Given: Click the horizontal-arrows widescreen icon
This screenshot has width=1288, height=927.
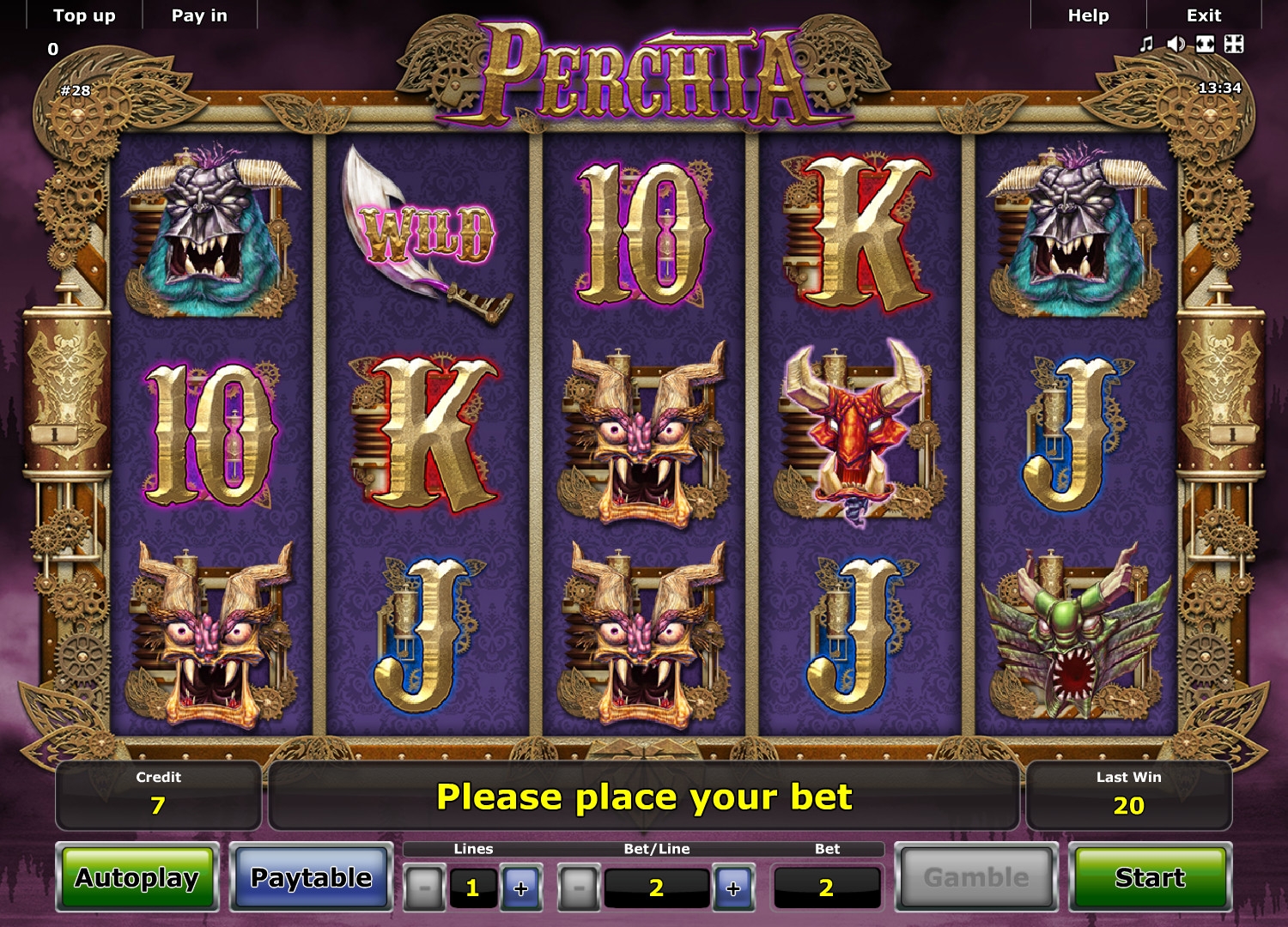Looking at the screenshot, I should coord(1206,44).
